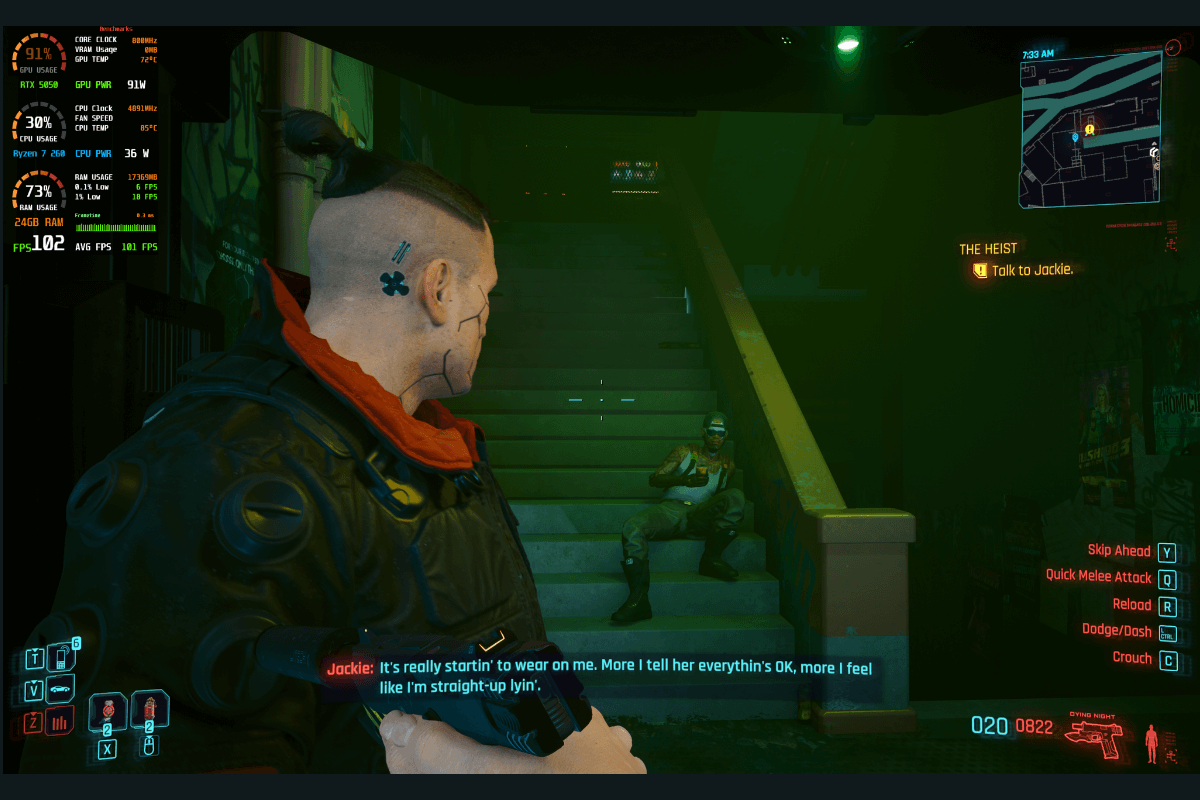Image resolution: width=1200 pixels, height=800 pixels.
Task: Select The Heist quest tracker
Action: tap(988, 249)
